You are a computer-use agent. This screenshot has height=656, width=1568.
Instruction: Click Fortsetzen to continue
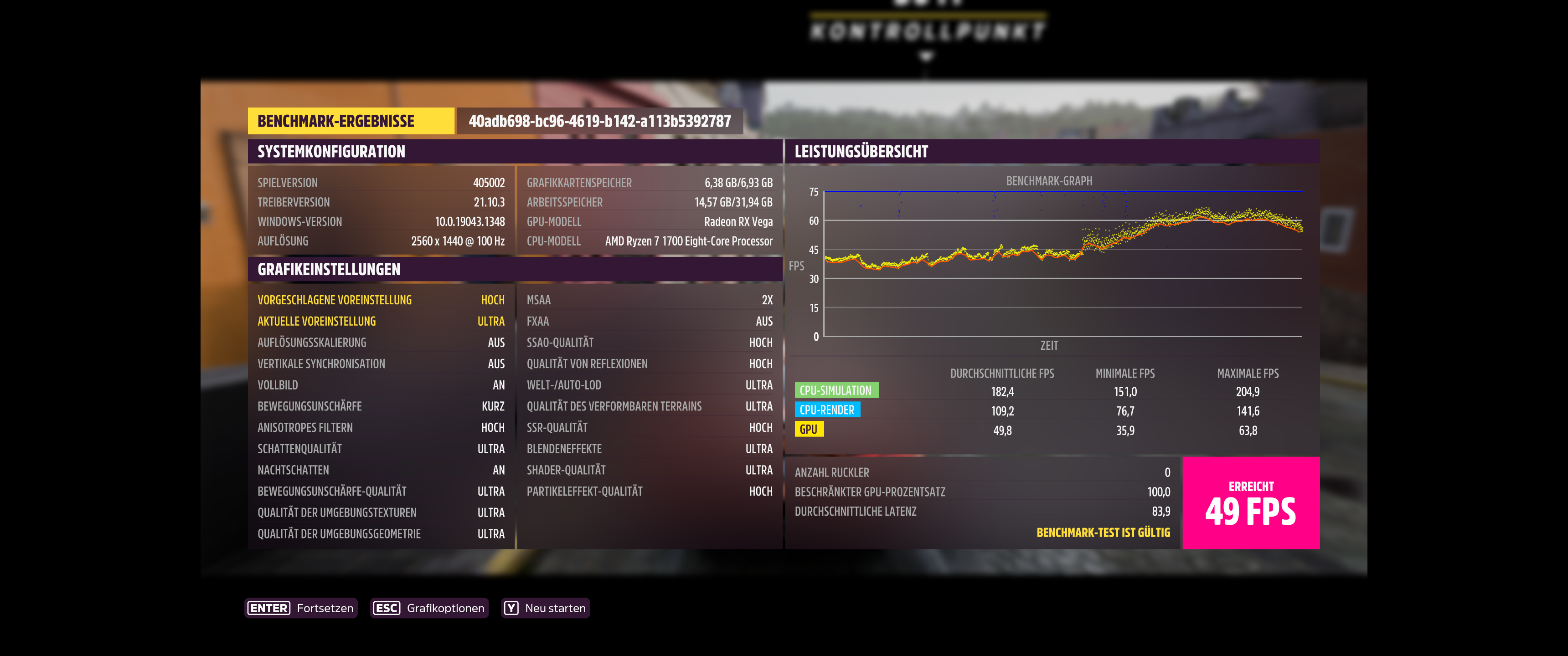coord(325,608)
